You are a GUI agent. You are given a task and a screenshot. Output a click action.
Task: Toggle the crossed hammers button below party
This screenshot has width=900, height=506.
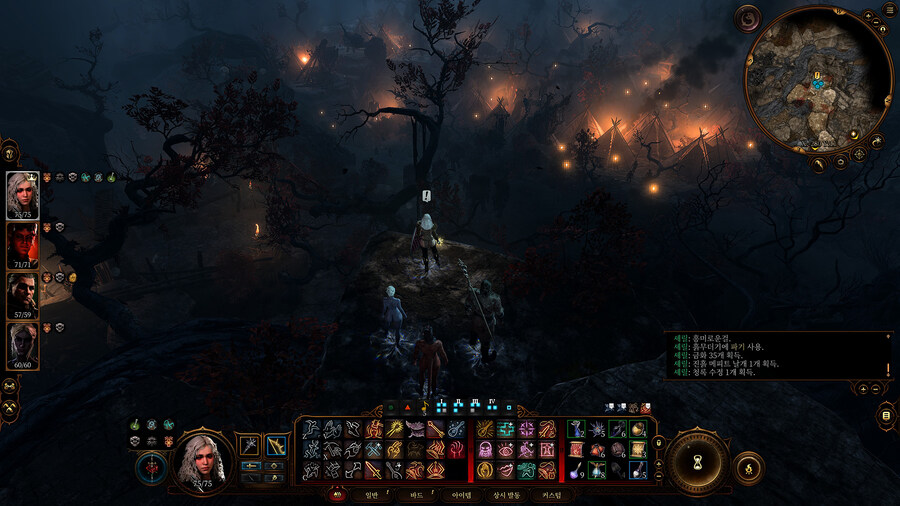point(10,408)
